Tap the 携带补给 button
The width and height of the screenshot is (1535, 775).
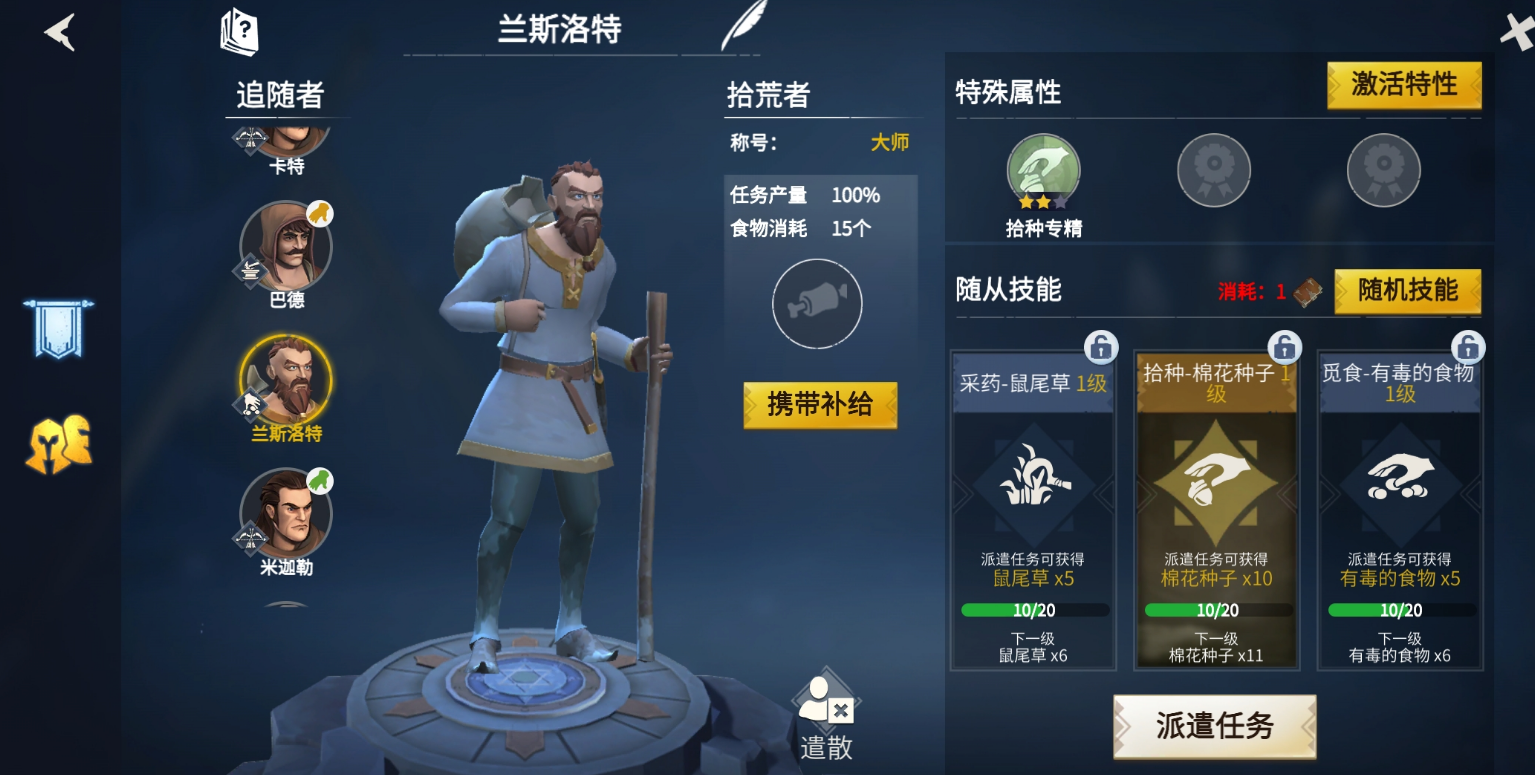820,405
